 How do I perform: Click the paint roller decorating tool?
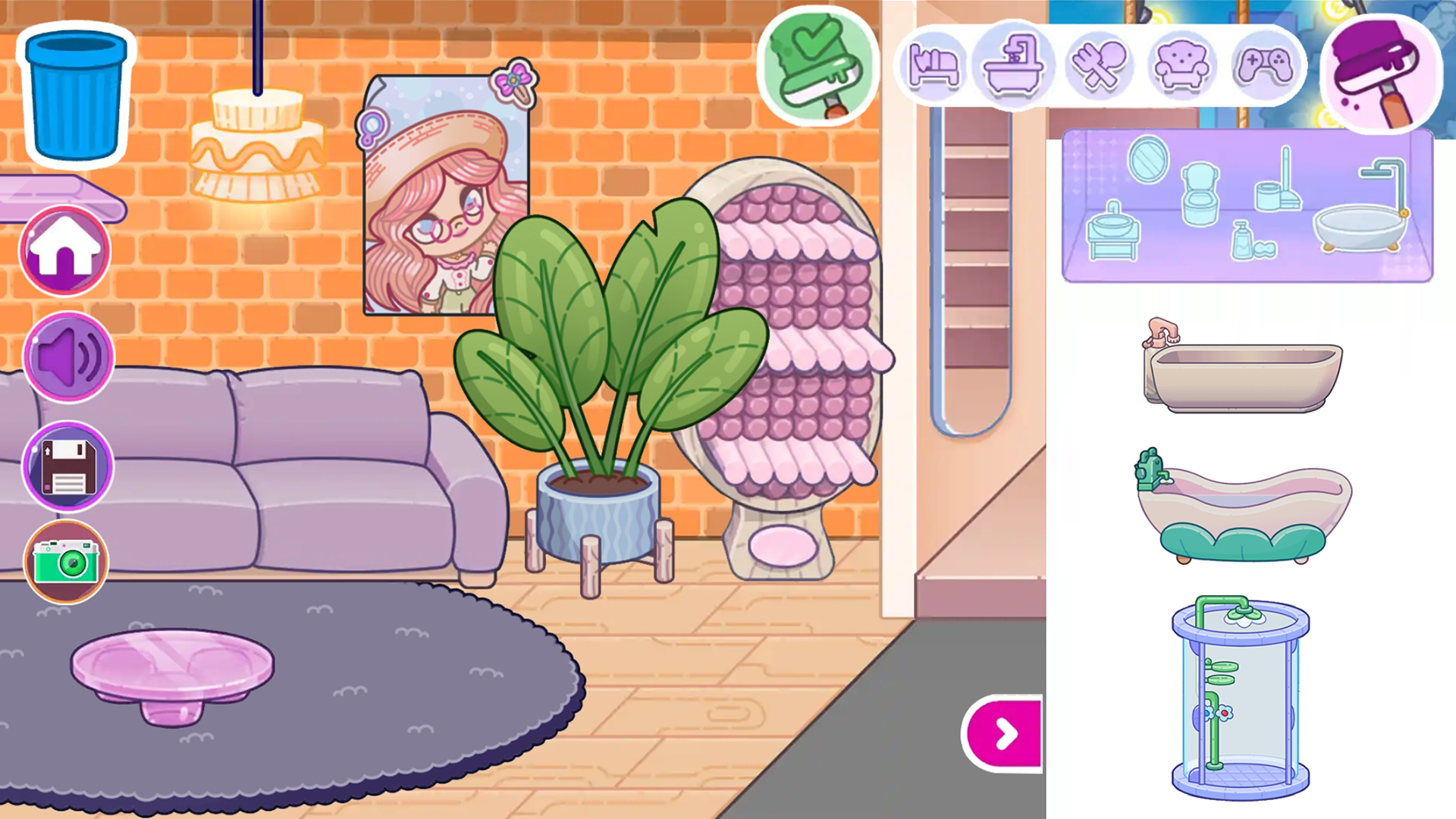pos(1382,72)
